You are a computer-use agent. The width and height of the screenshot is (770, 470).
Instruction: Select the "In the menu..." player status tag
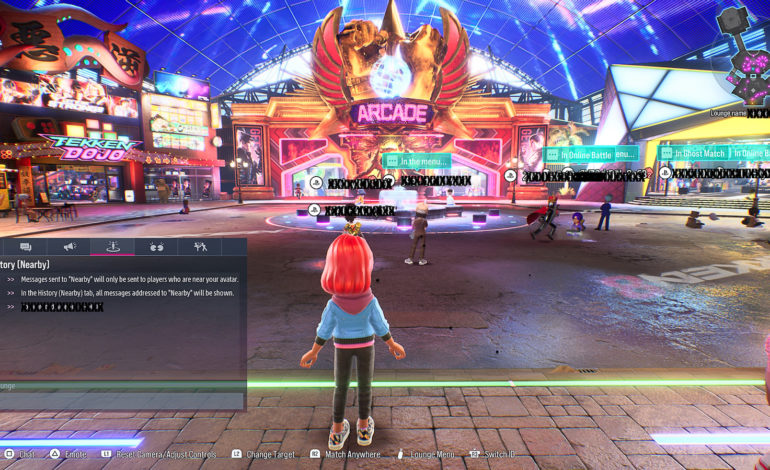point(418,161)
